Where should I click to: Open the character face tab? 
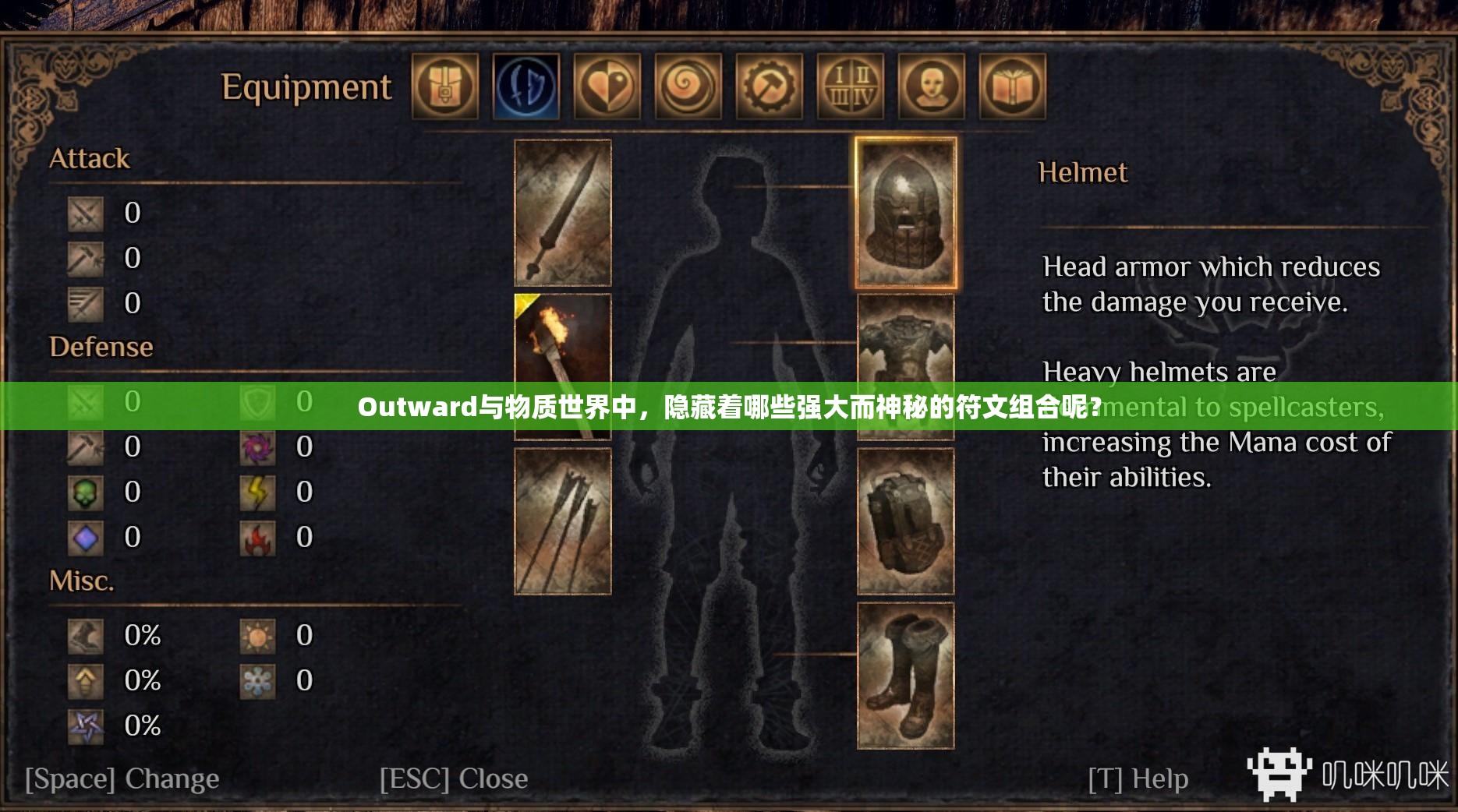[932, 88]
